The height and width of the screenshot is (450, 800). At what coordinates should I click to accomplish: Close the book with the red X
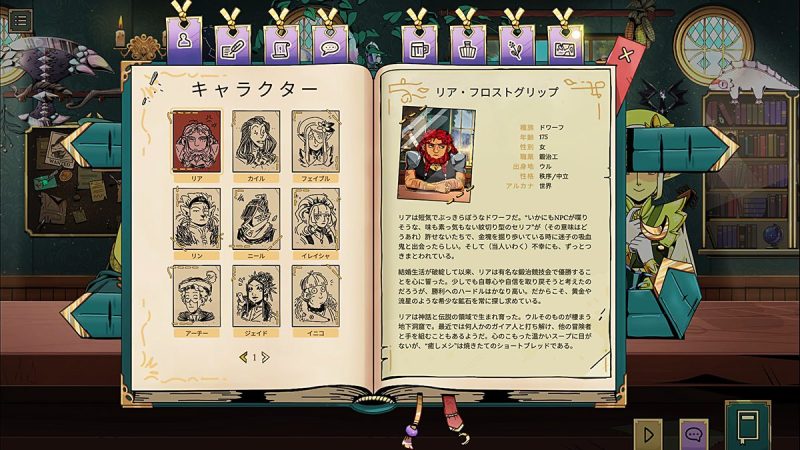[626, 55]
